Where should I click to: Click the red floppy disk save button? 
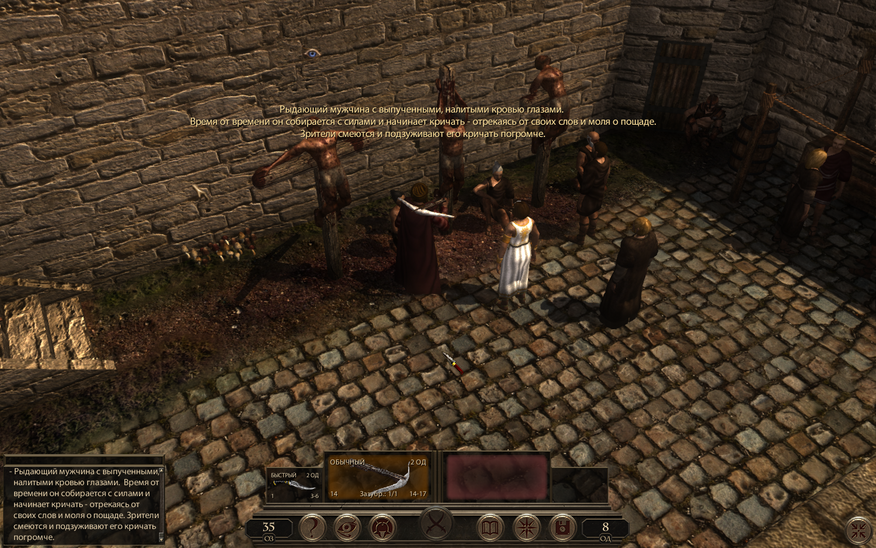[561, 526]
